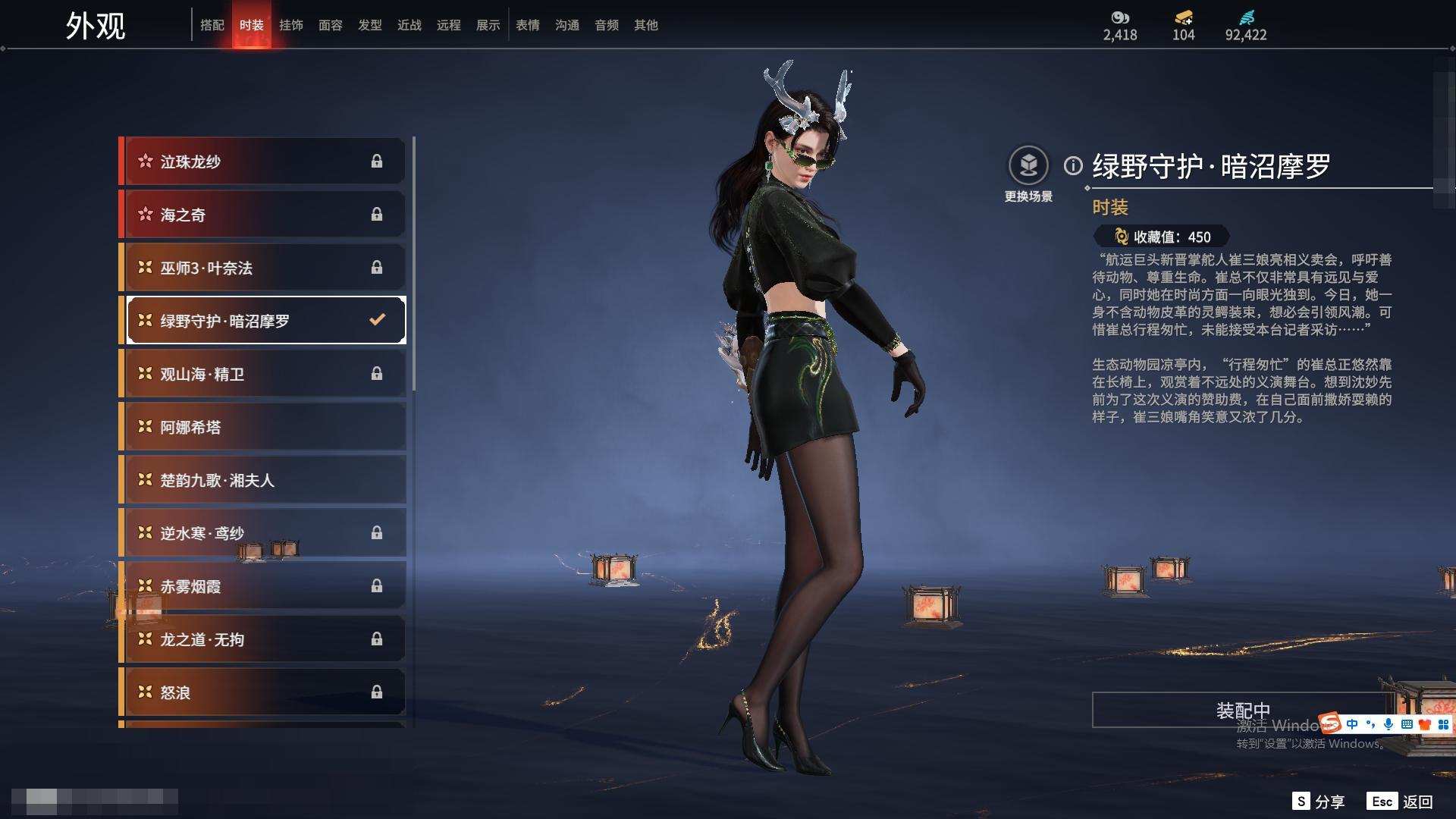
Task: Switch to the 搭配 tab
Action: (212, 25)
